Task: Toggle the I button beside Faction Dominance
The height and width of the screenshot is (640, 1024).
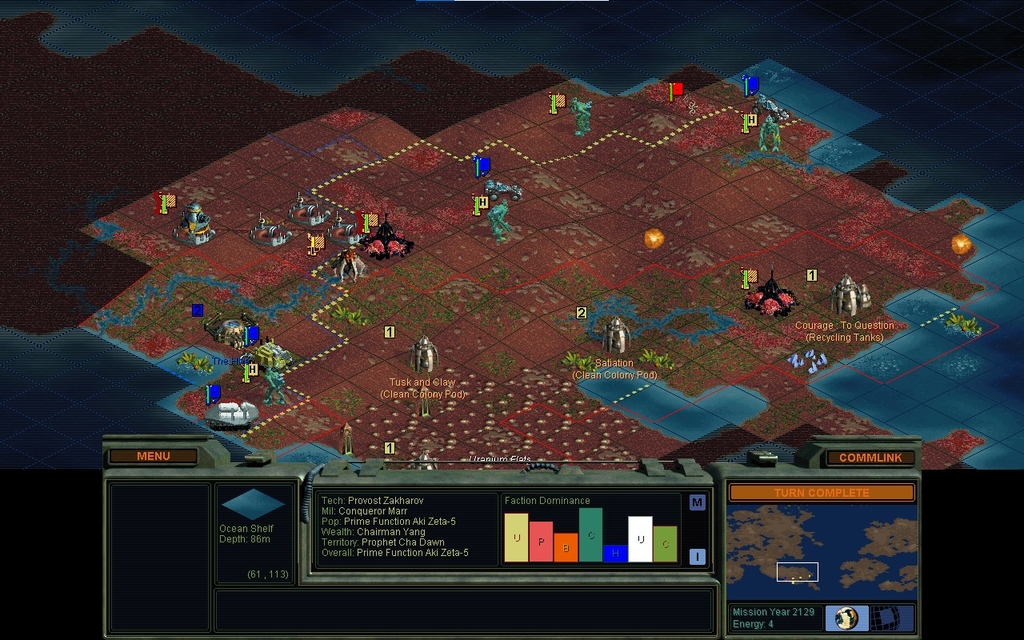Action: click(x=697, y=556)
